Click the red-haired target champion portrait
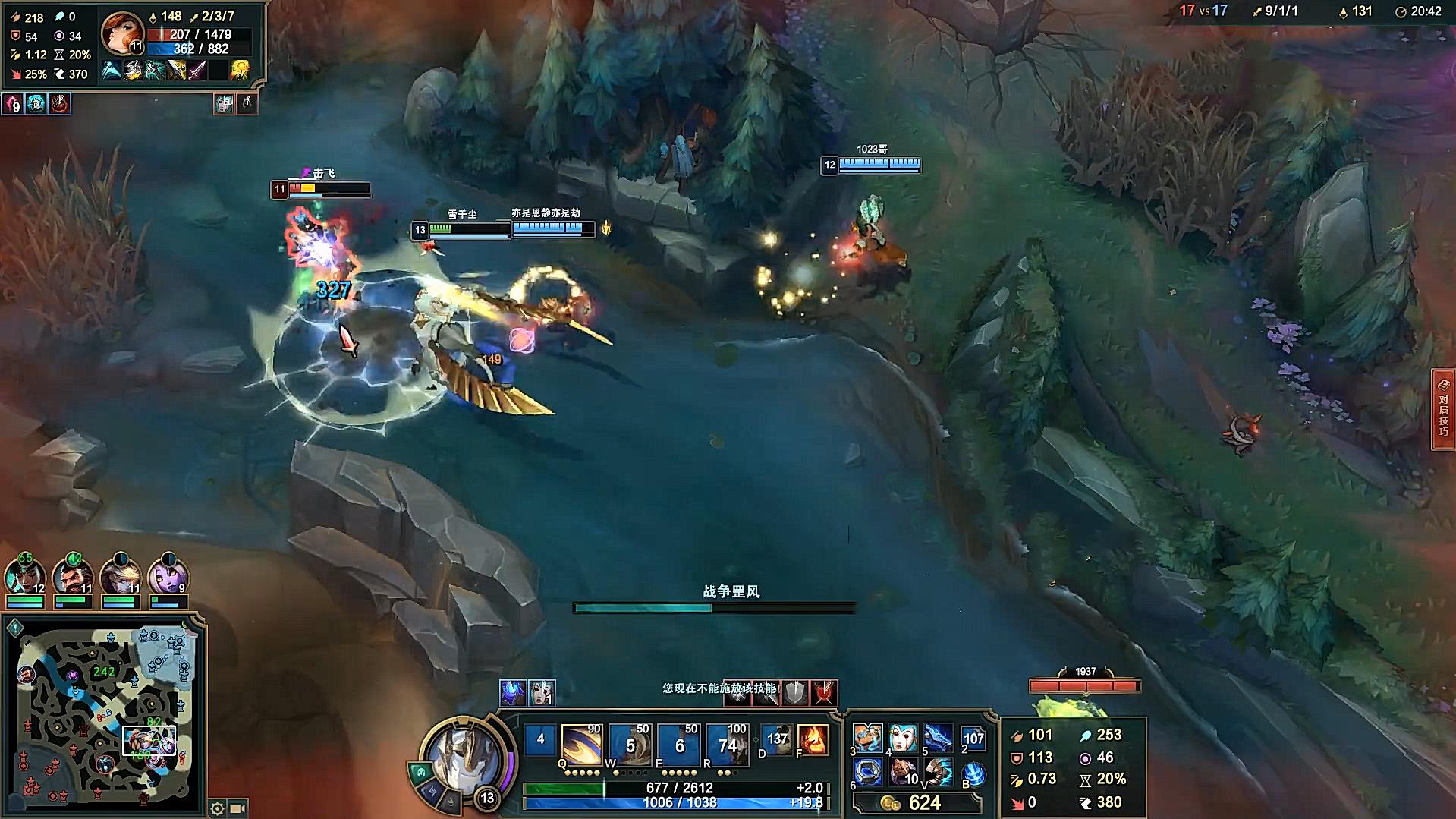This screenshot has height=819, width=1456. coord(122,33)
